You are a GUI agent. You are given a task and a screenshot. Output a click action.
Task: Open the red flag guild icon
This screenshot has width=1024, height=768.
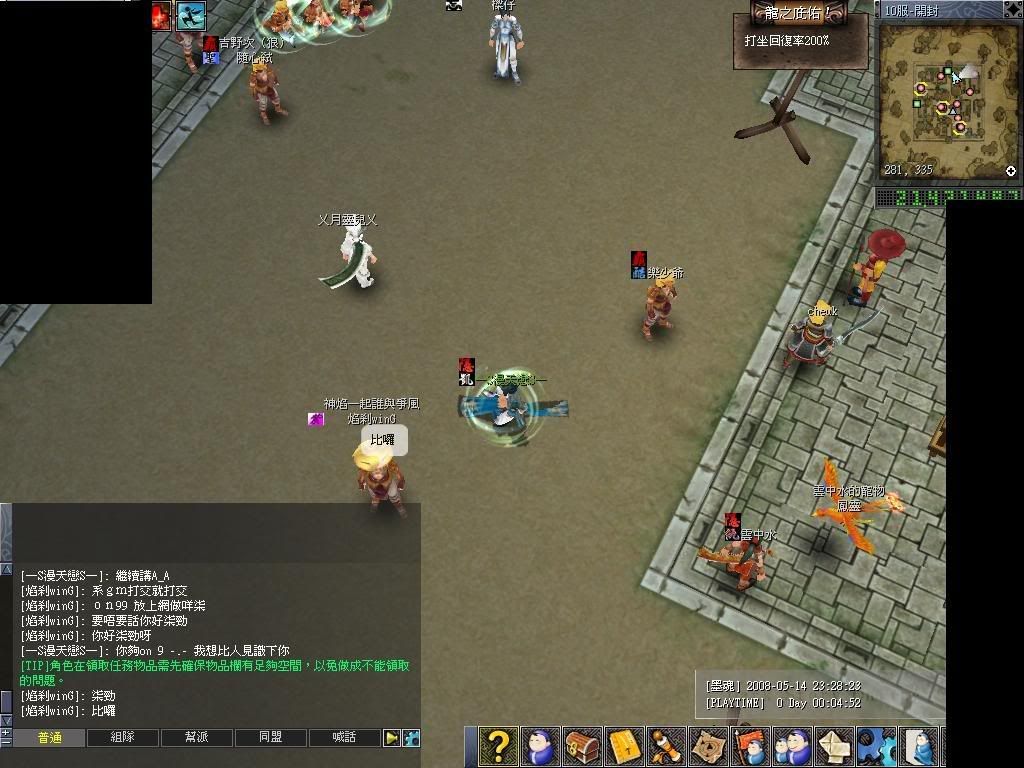(751, 746)
